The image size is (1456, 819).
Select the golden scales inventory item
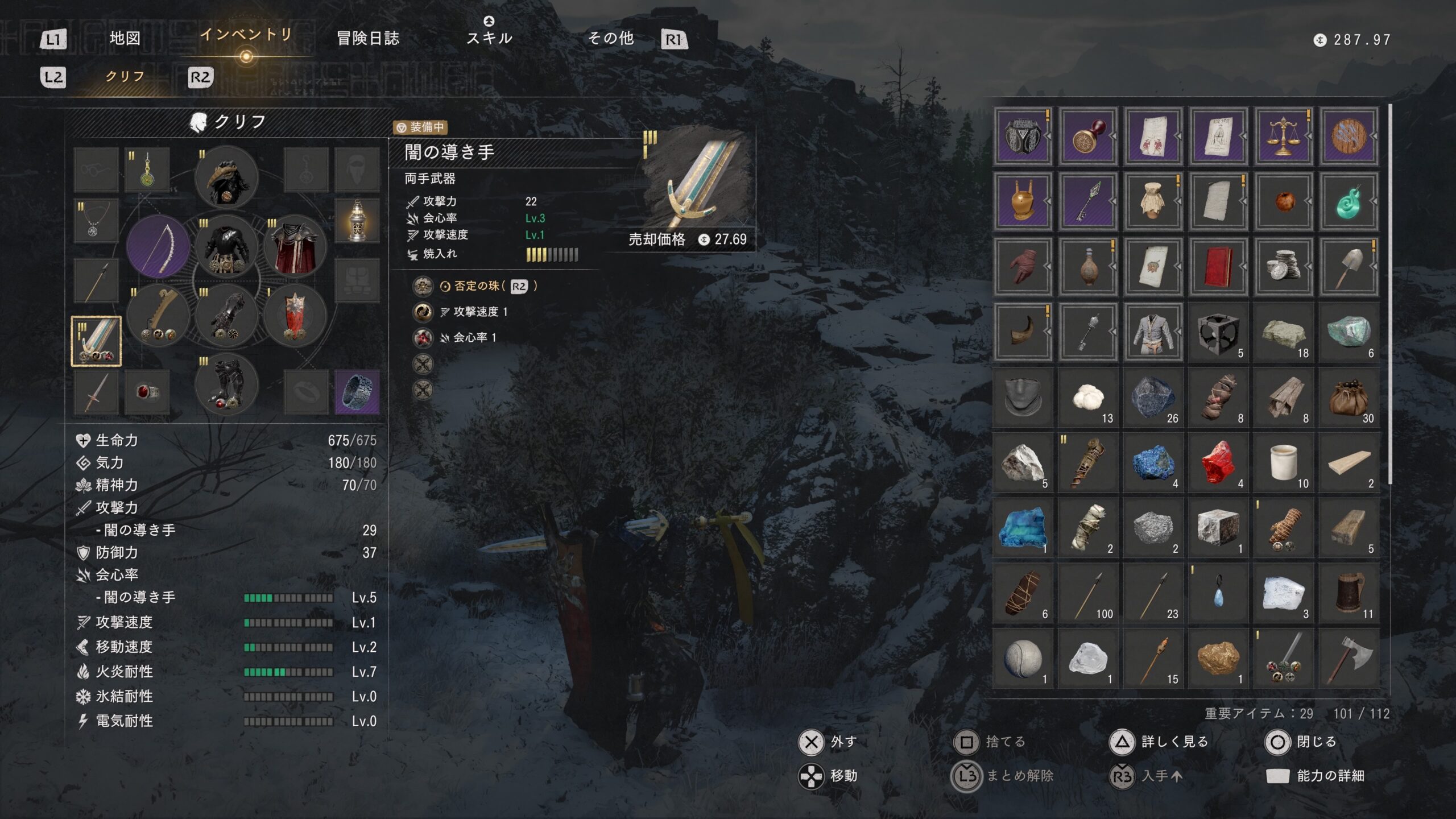coord(1283,136)
